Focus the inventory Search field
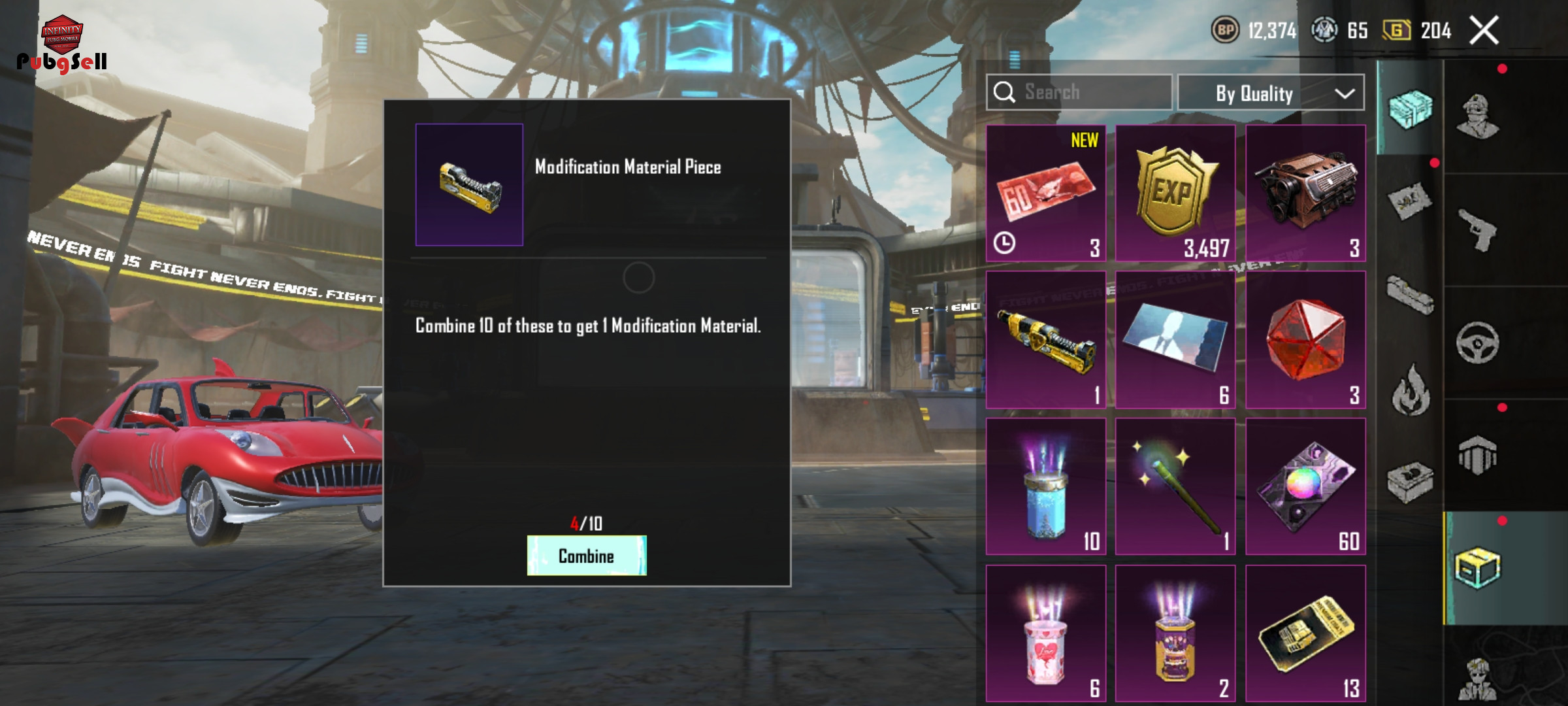1568x706 pixels. coord(1079,93)
